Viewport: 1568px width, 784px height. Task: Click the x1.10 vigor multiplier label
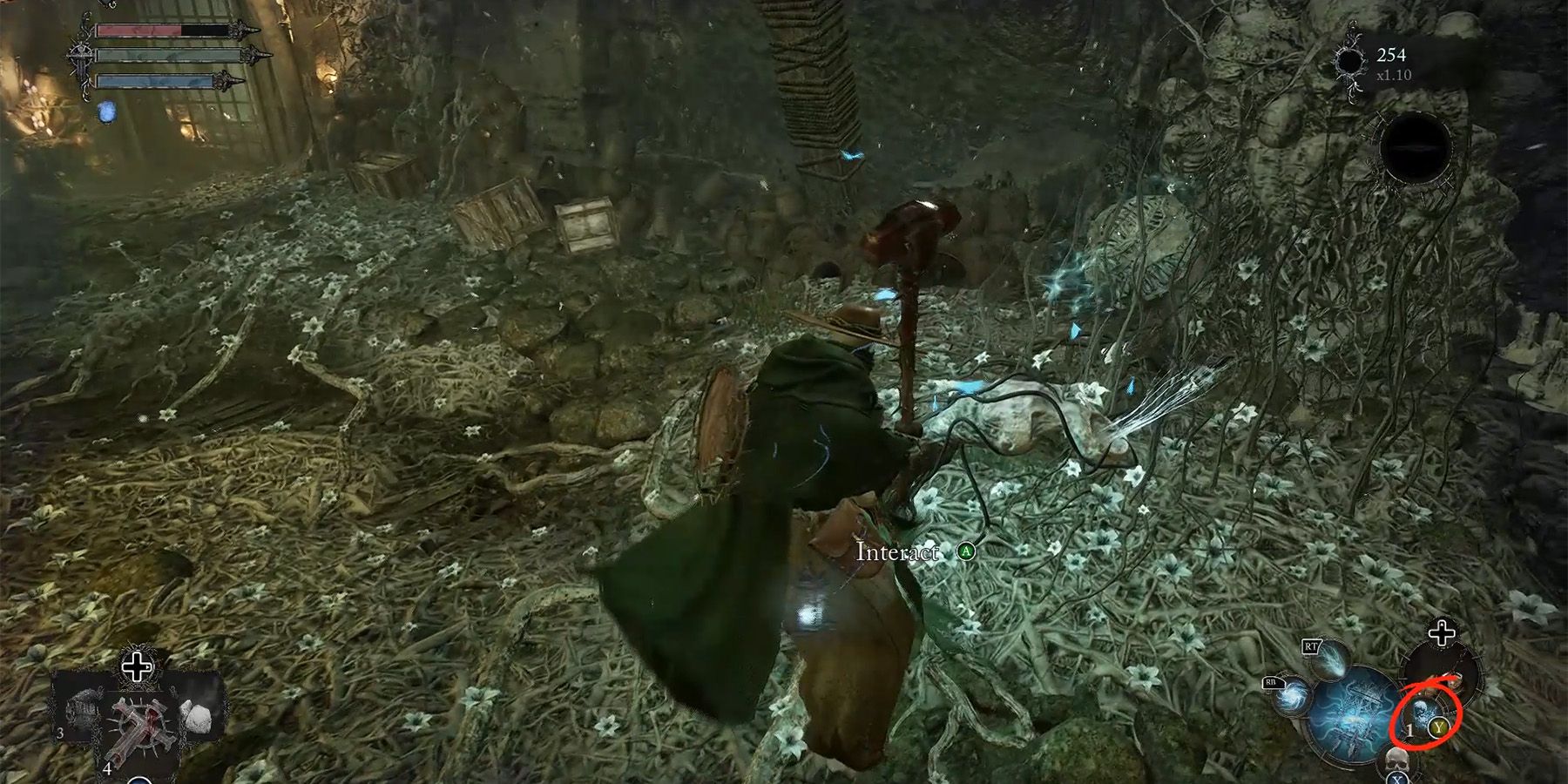coord(1394,76)
